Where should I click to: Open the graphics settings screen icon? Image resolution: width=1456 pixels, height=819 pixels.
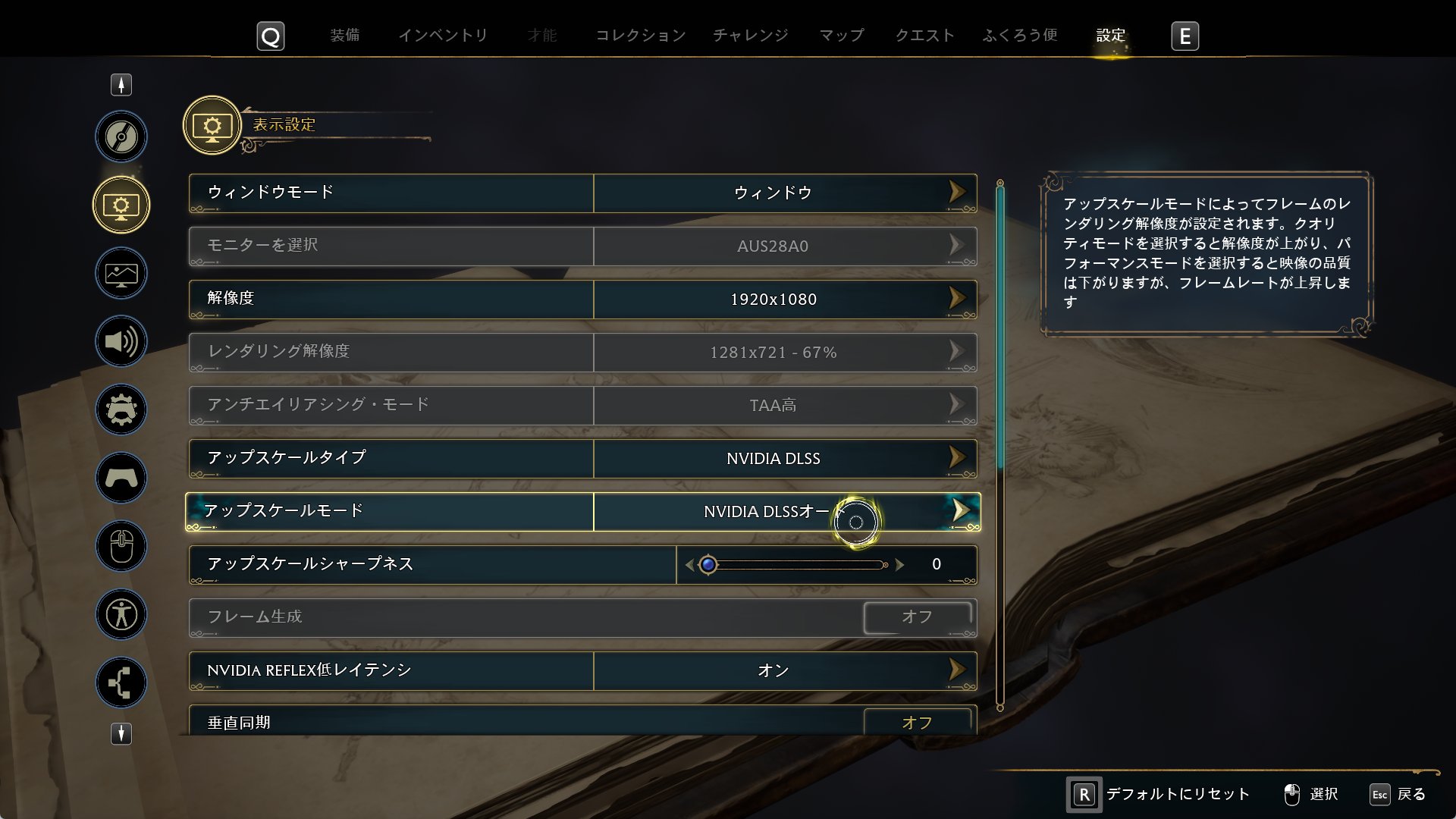(121, 273)
